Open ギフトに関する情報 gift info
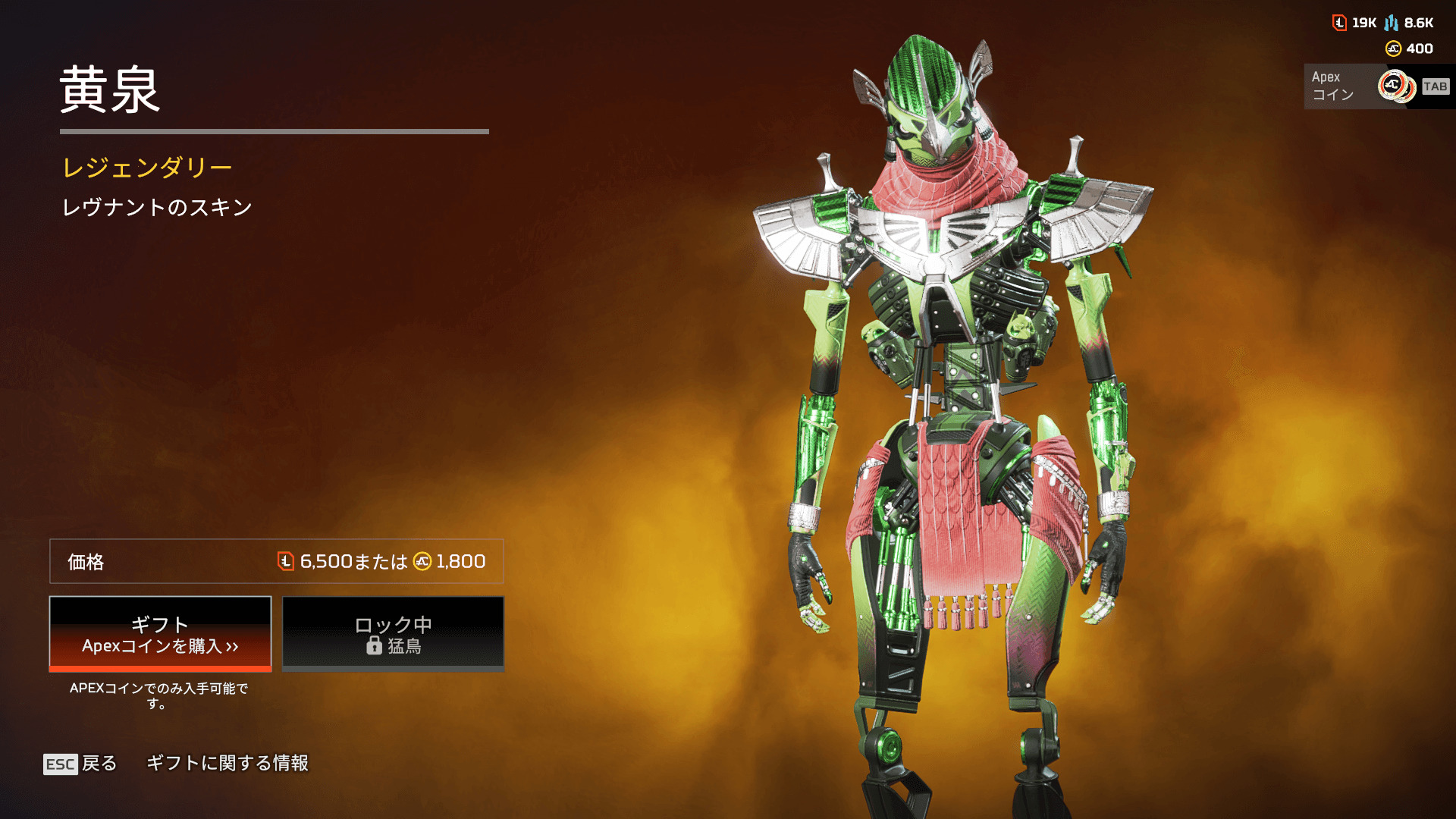Image resolution: width=1456 pixels, height=819 pixels. (227, 763)
